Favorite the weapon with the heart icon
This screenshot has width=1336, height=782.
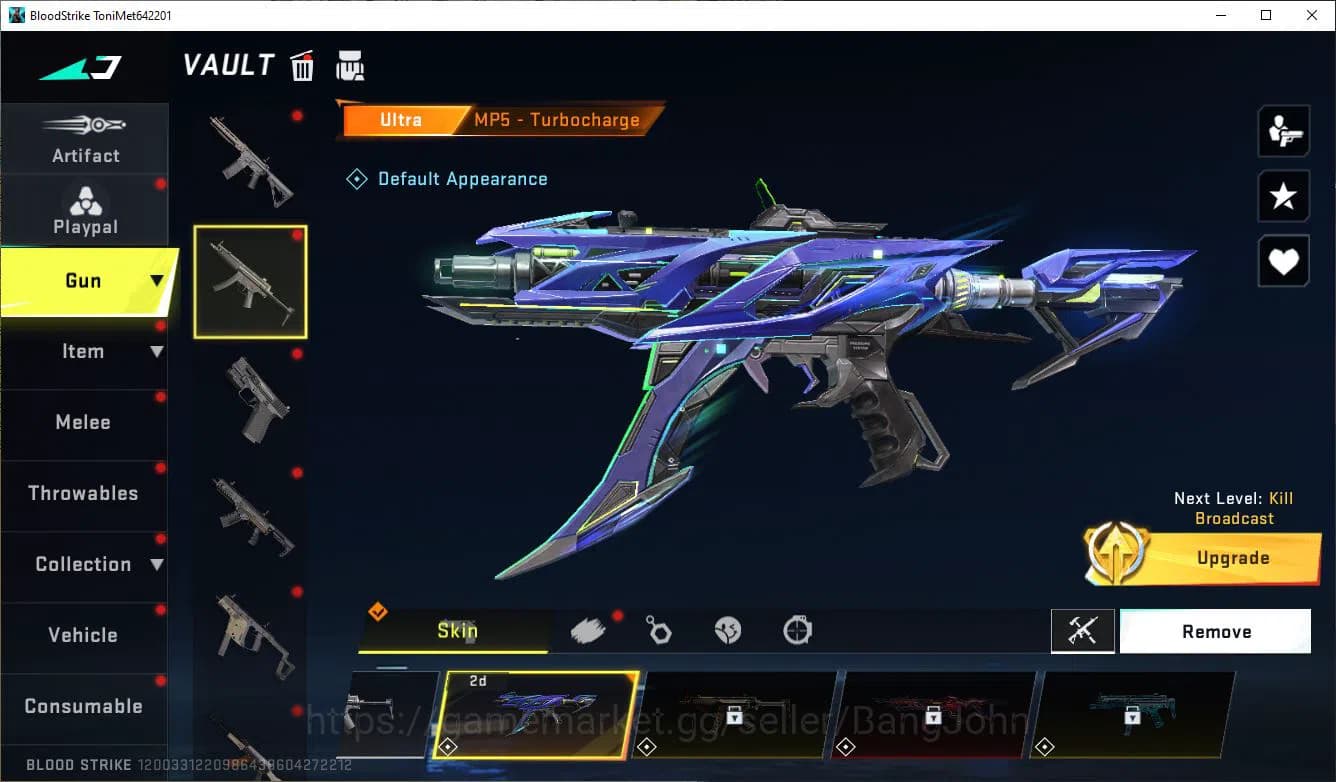point(1283,261)
